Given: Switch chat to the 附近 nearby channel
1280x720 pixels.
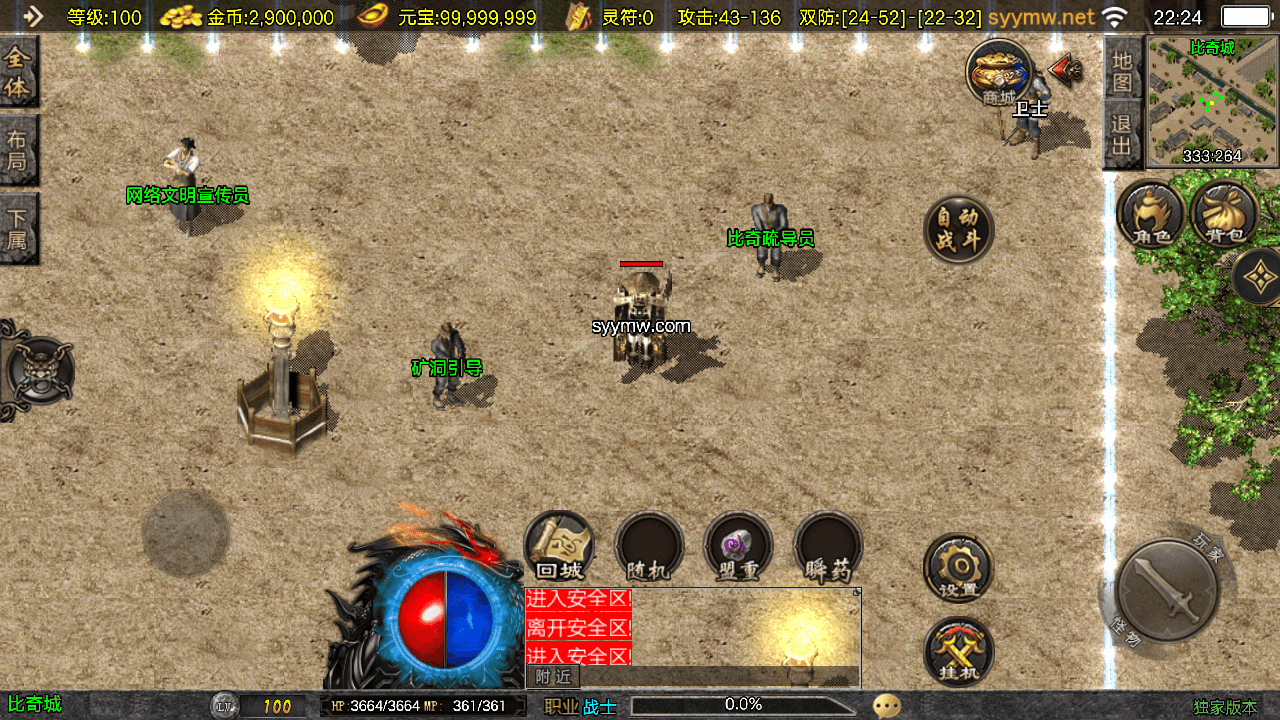Looking at the screenshot, I should pyautogui.click(x=553, y=677).
